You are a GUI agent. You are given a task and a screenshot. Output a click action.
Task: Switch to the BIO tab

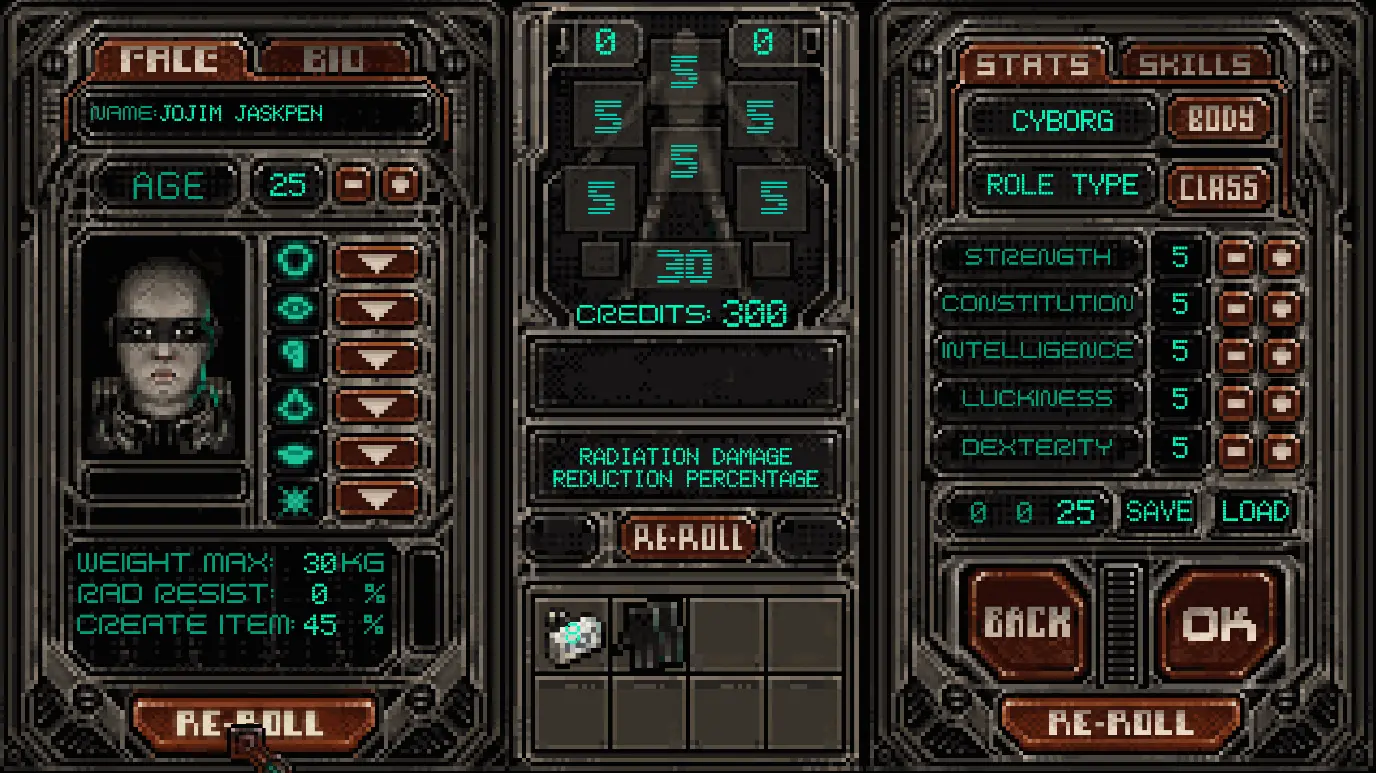334,60
